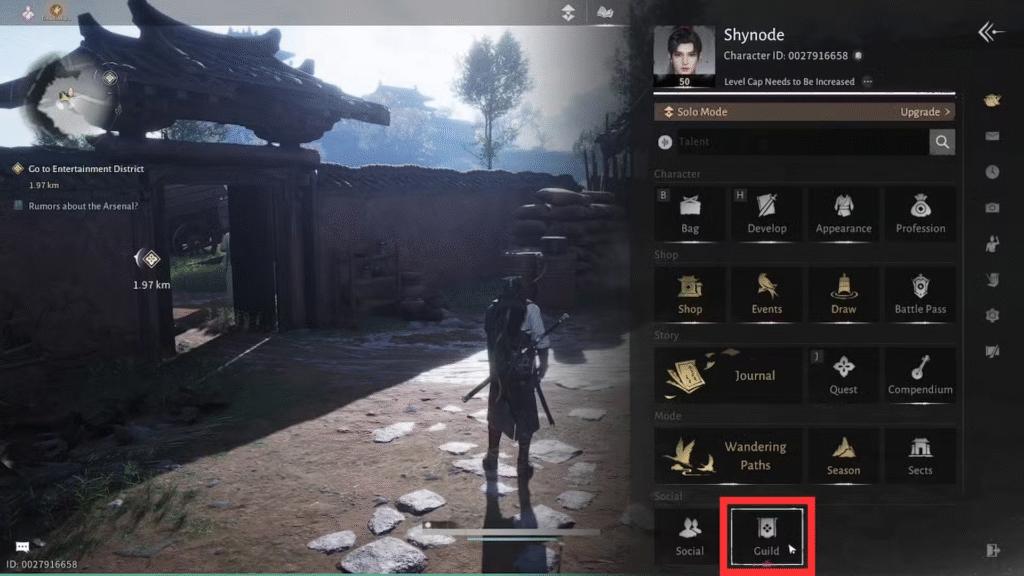The width and height of the screenshot is (1024, 576).
Task: Open the Compendium
Action: coord(920,375)
